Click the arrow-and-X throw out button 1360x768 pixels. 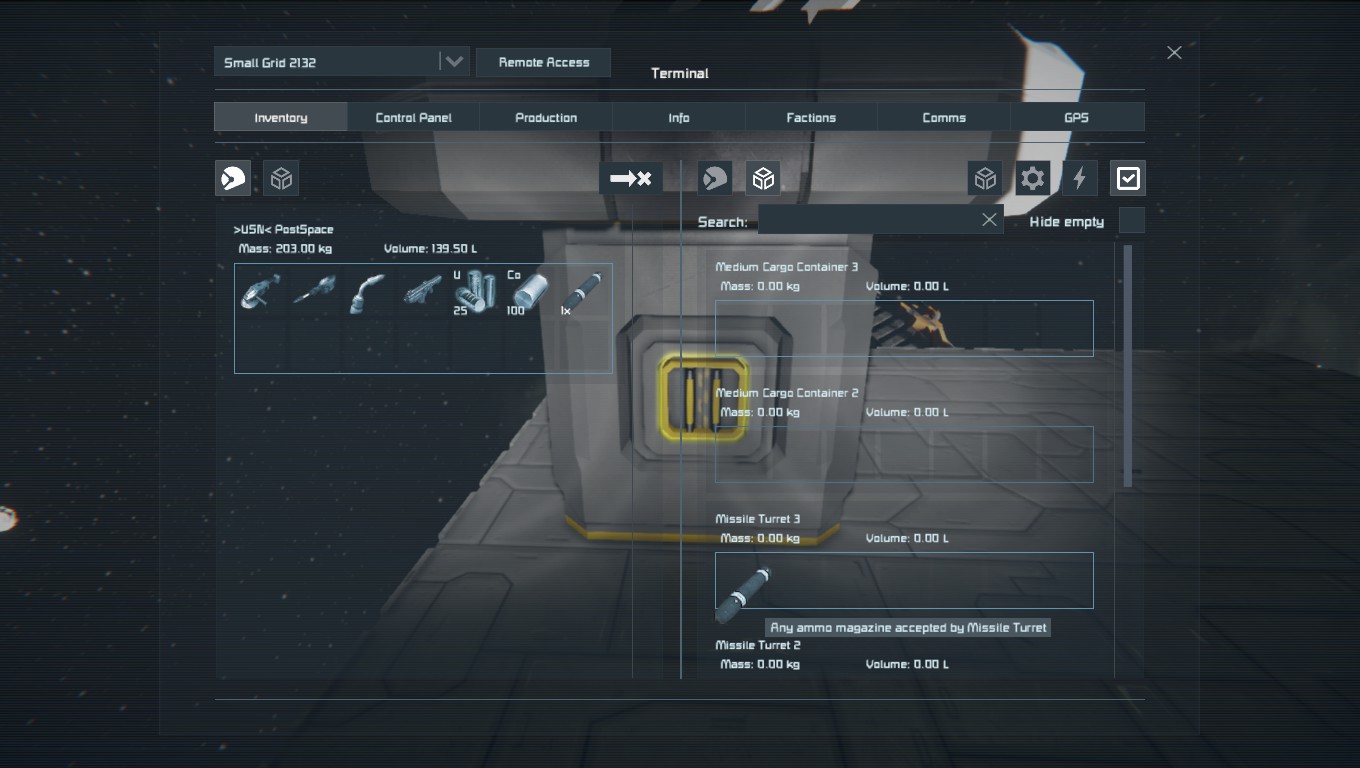[631, 179]
